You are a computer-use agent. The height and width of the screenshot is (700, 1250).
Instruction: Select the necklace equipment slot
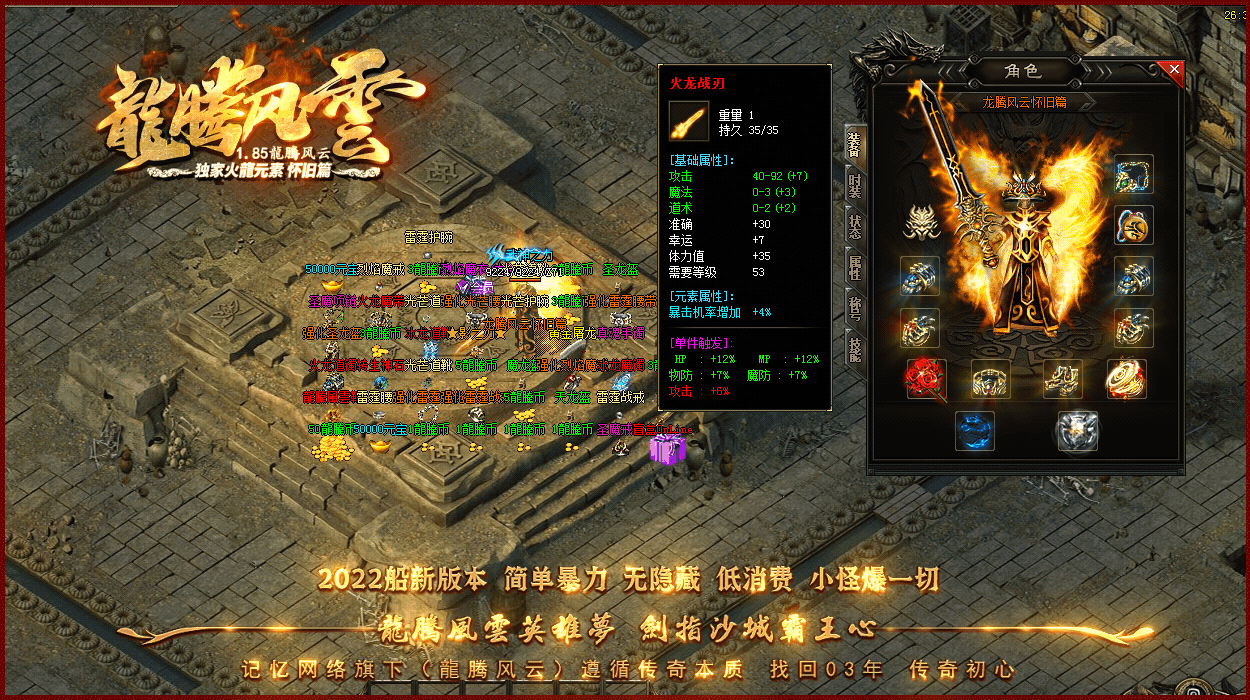(1134, 174)
